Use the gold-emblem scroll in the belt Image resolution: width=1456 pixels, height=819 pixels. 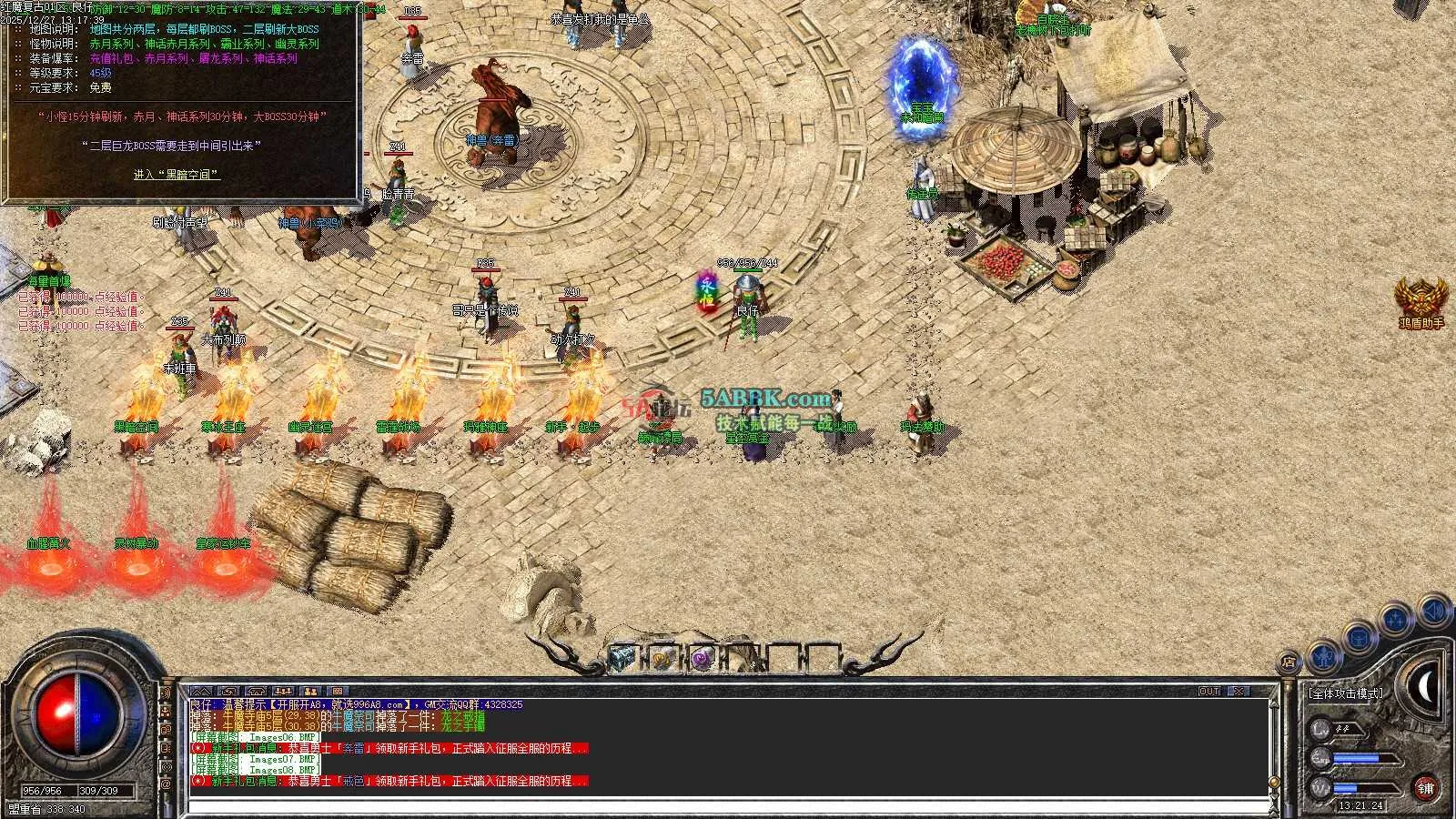tap(662, 659)
